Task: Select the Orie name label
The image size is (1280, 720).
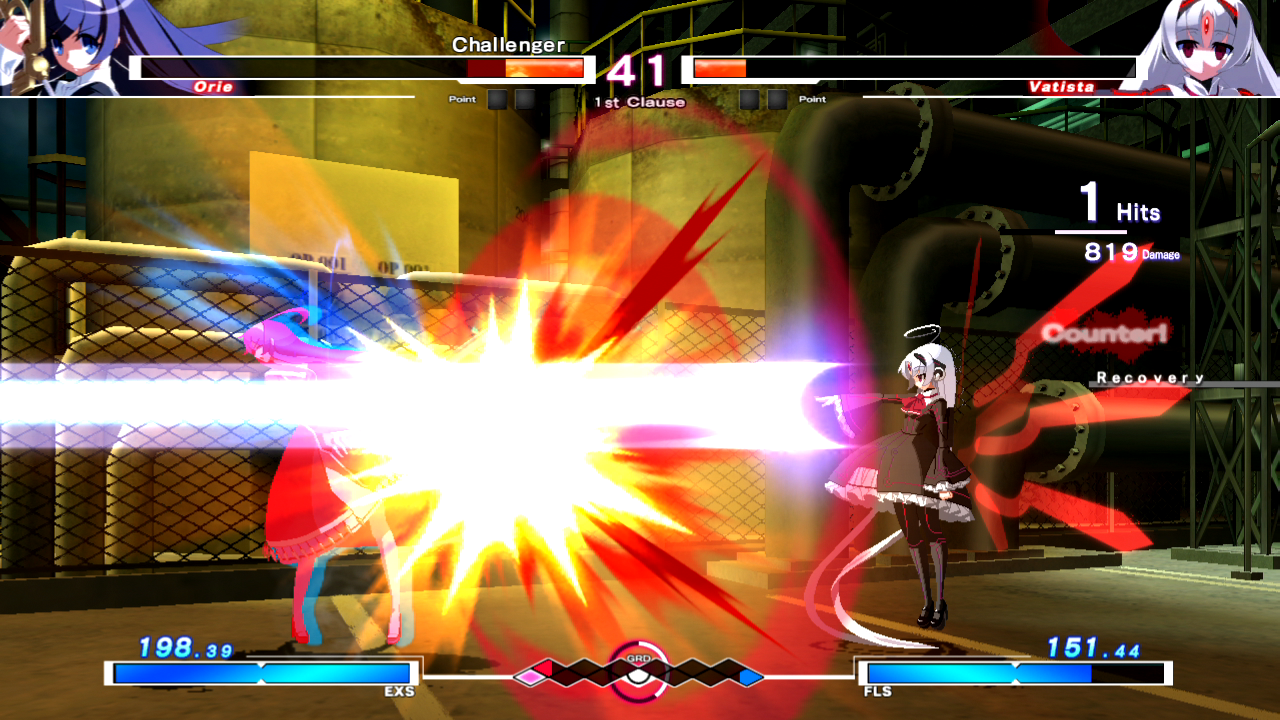Action: pyautogui.click(x=213, y=86)
